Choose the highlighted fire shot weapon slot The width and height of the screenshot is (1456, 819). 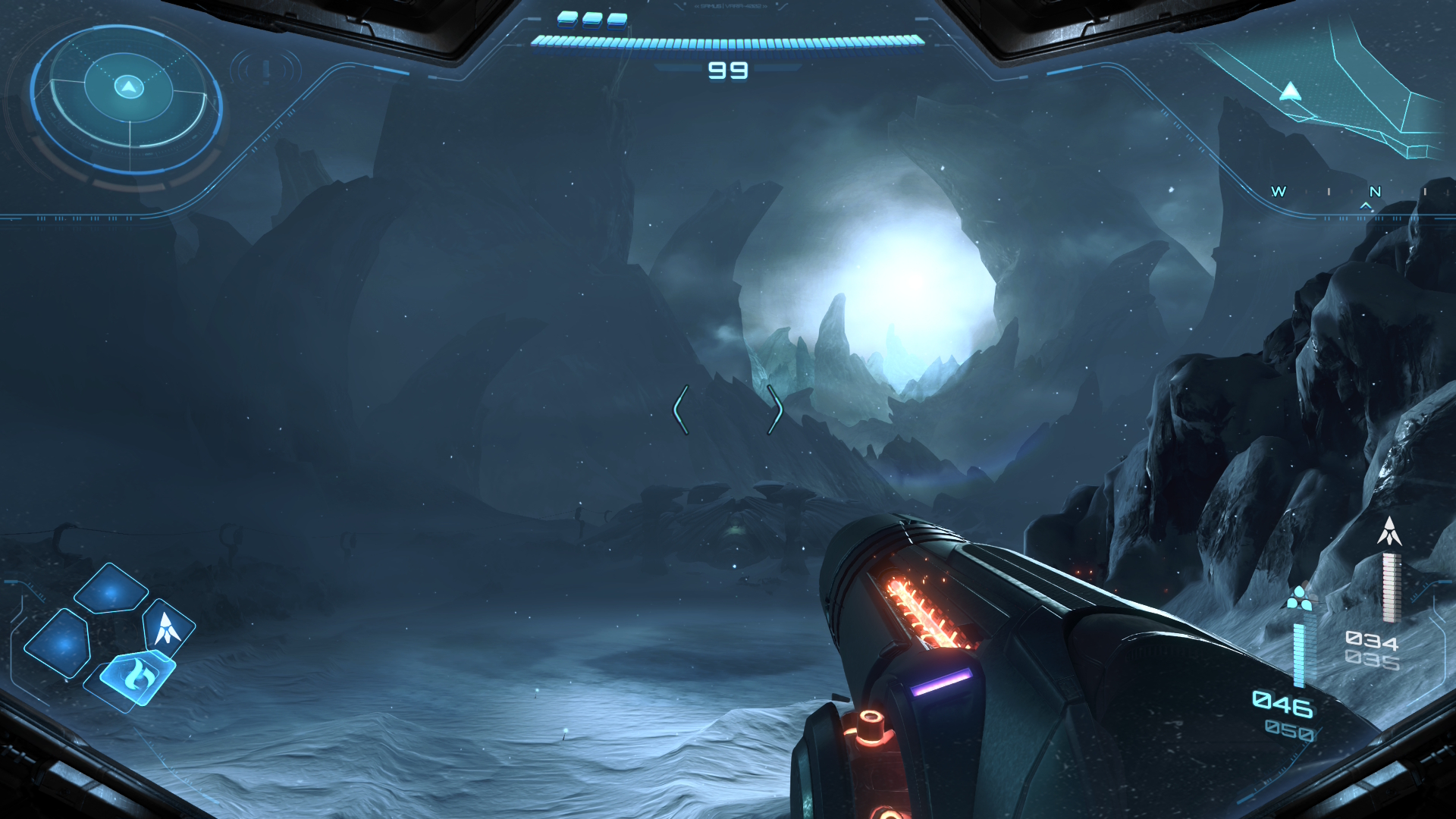pos(136,674)
